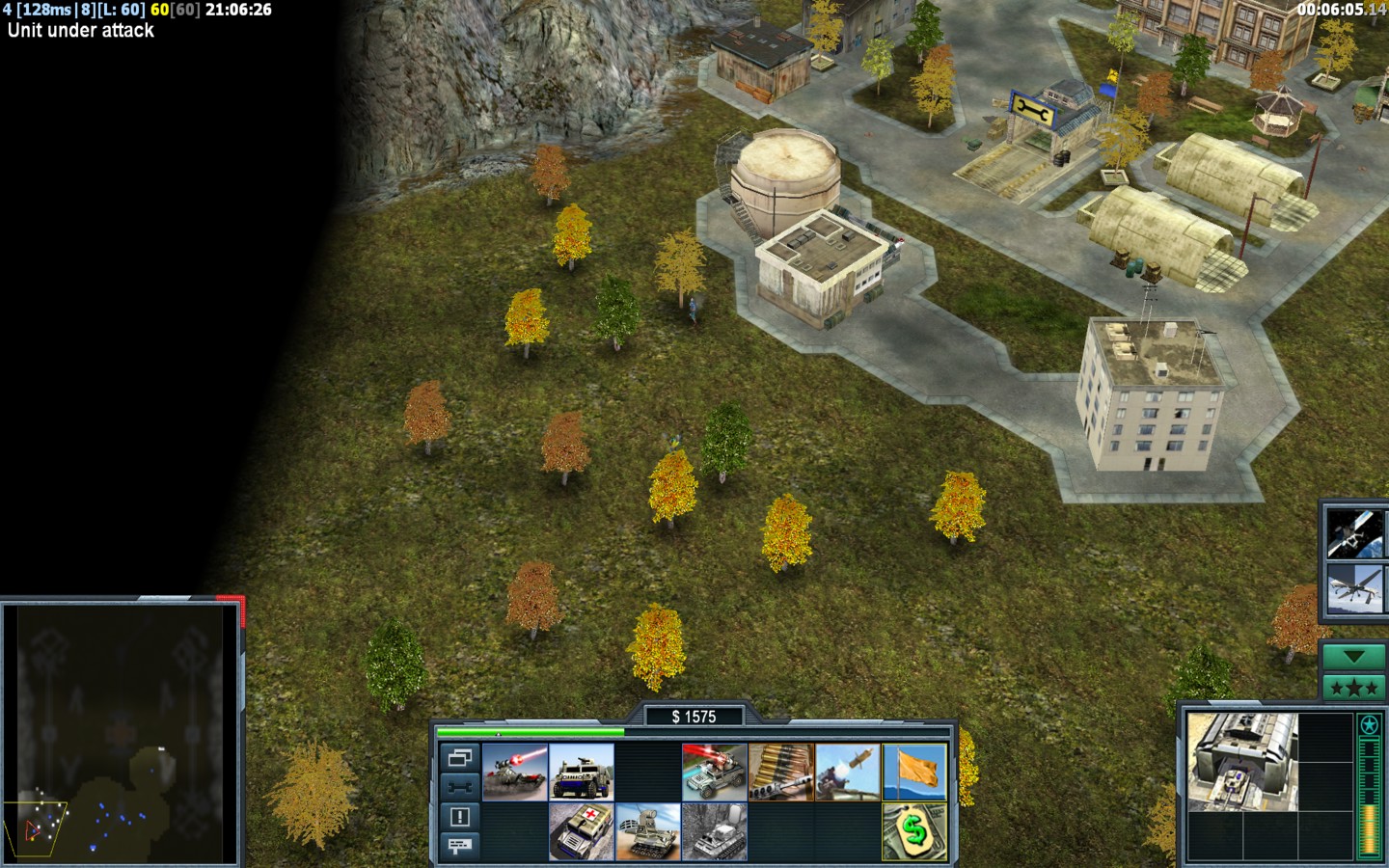Screen dimensions: 1389x868
Task: Build the Ambulance with the red cross
Action: click(582, 831)
